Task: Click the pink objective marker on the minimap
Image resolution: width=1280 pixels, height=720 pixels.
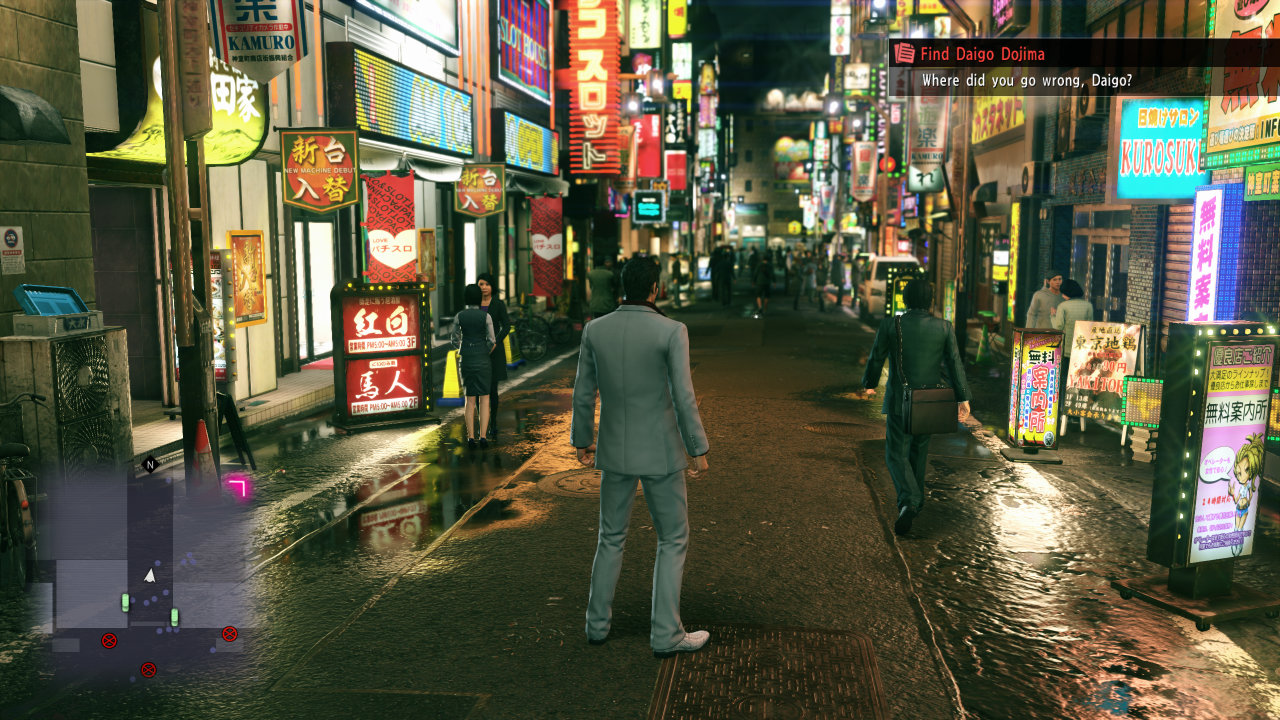Action: pyautogui.click(x=238, y=486)
